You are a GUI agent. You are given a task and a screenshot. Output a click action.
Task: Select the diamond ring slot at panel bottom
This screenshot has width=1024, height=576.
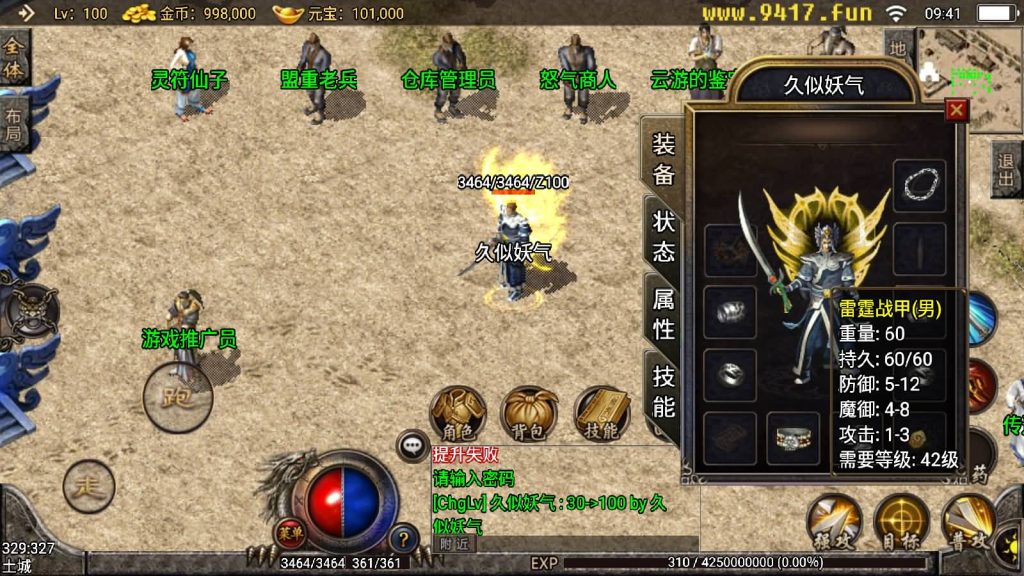coord(792,438)
